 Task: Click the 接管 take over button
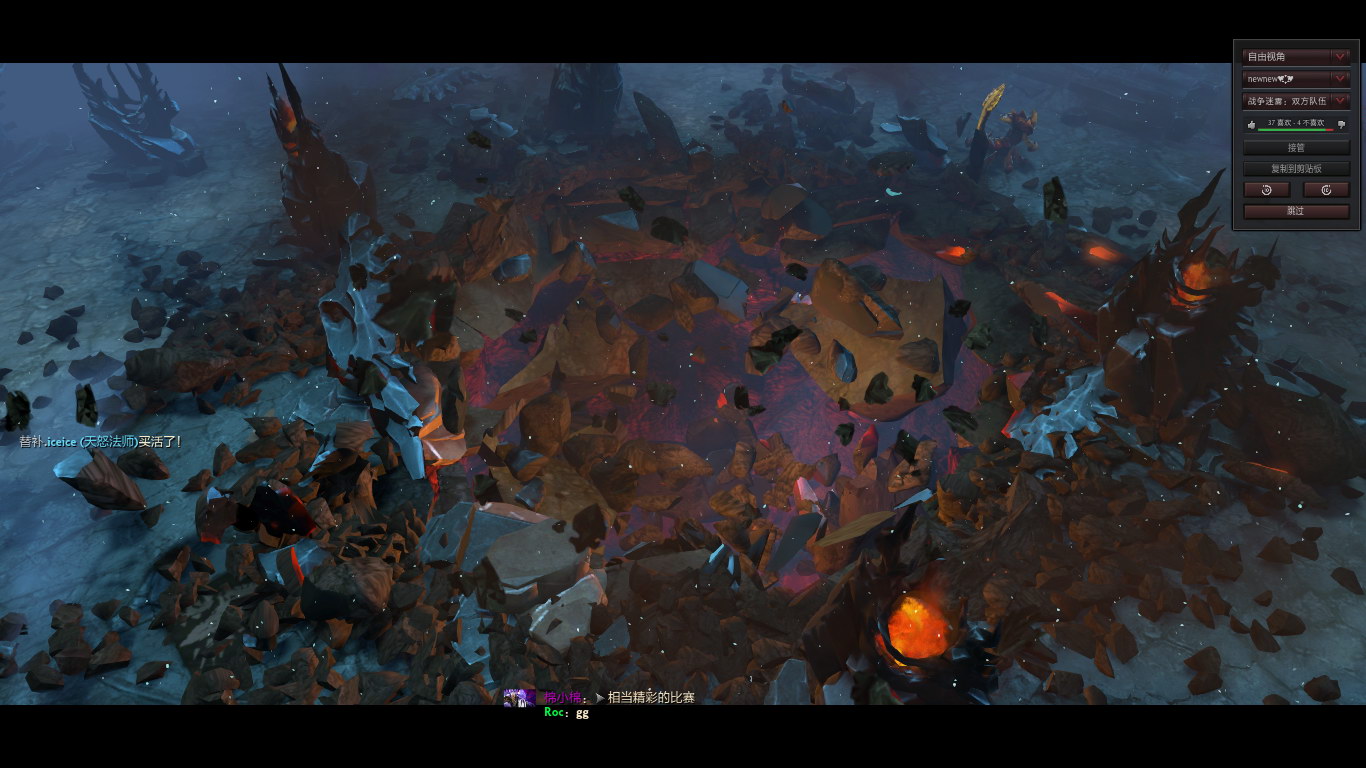(x=1296, y=148)
